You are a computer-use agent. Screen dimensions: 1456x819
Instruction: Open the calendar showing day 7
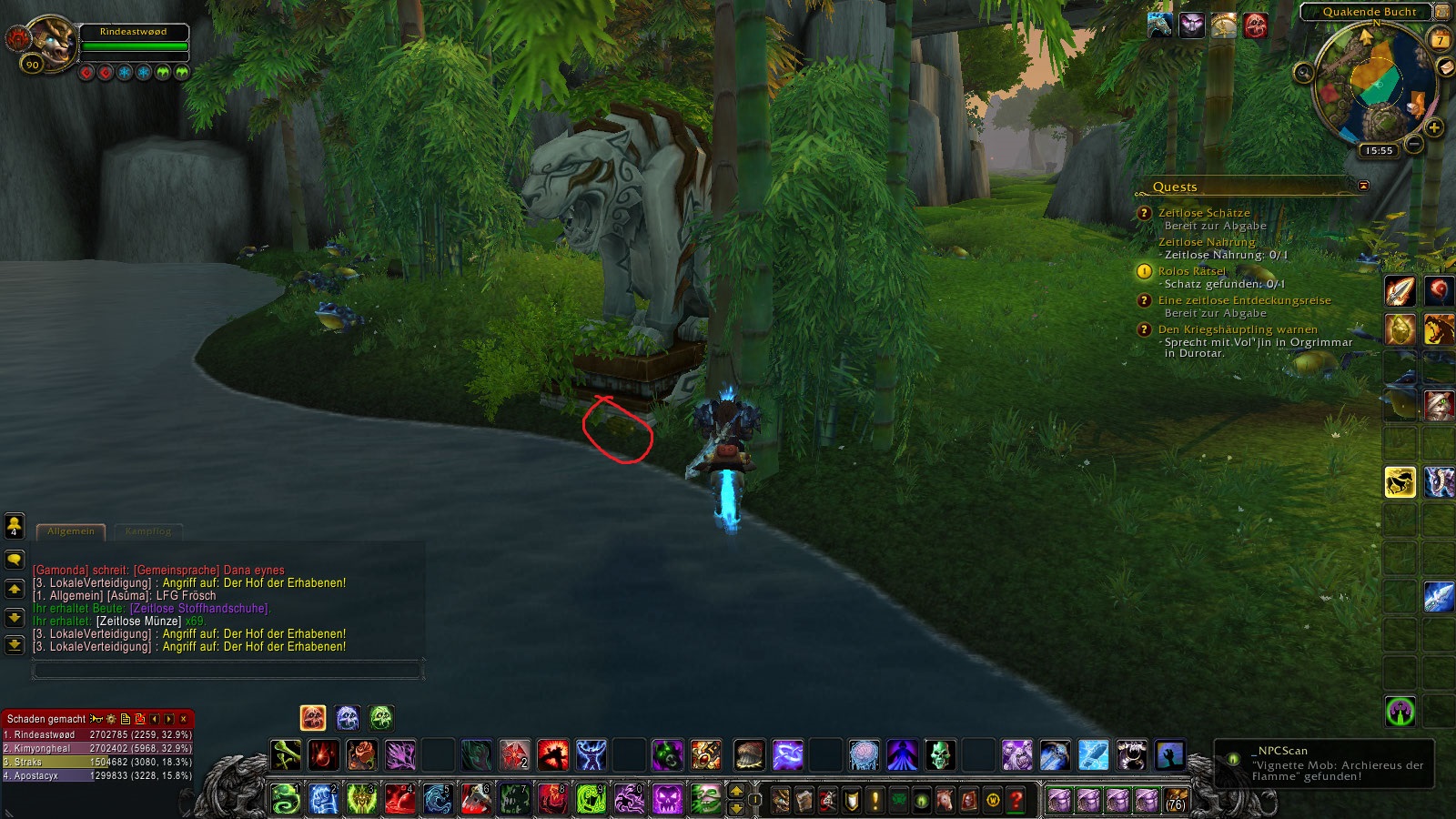click(x=1441, y=39)
